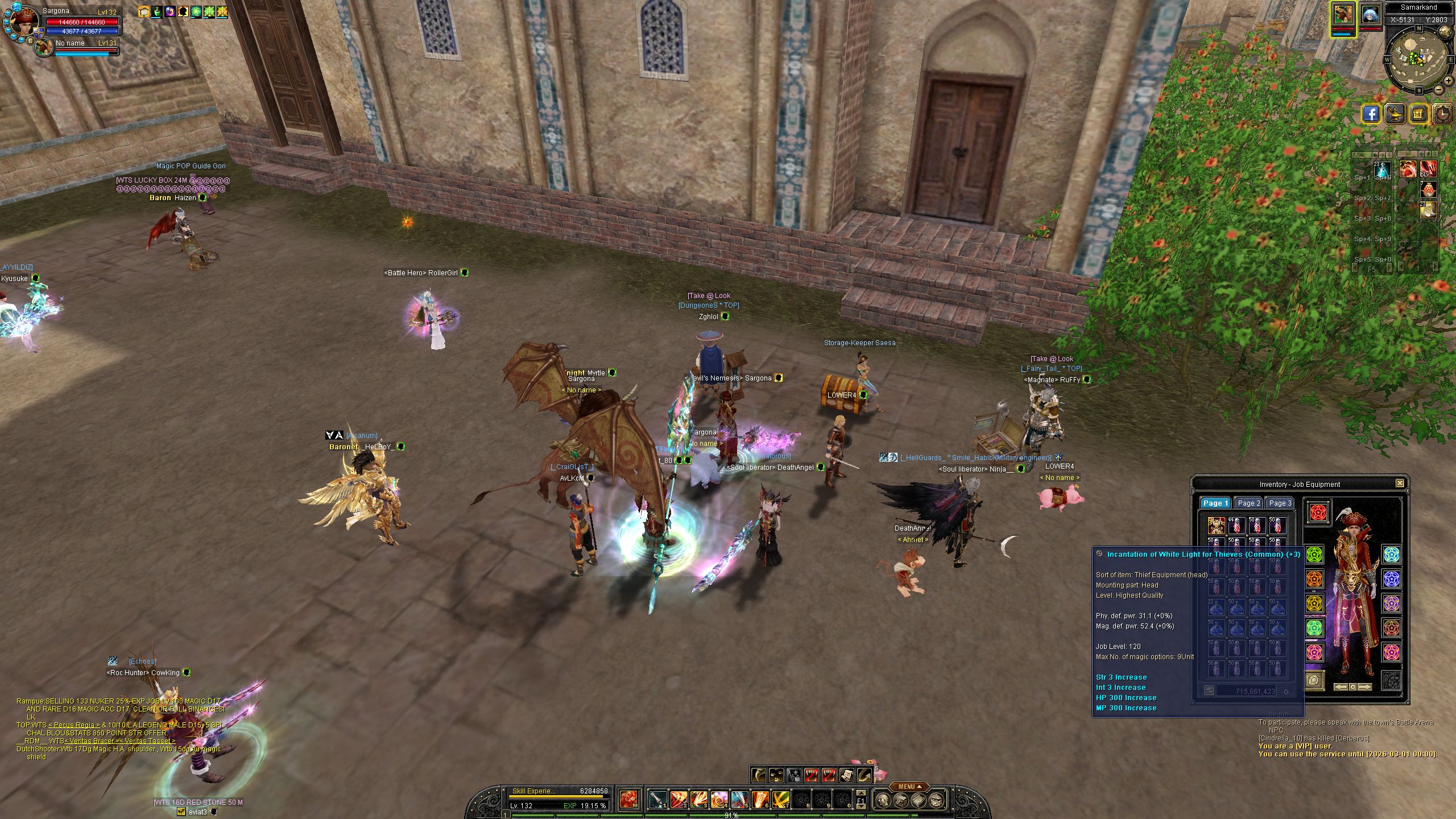Use the fiery web skill in slot 6
The width and height of the screenshot is (1456, 819).
coord(760,800)
